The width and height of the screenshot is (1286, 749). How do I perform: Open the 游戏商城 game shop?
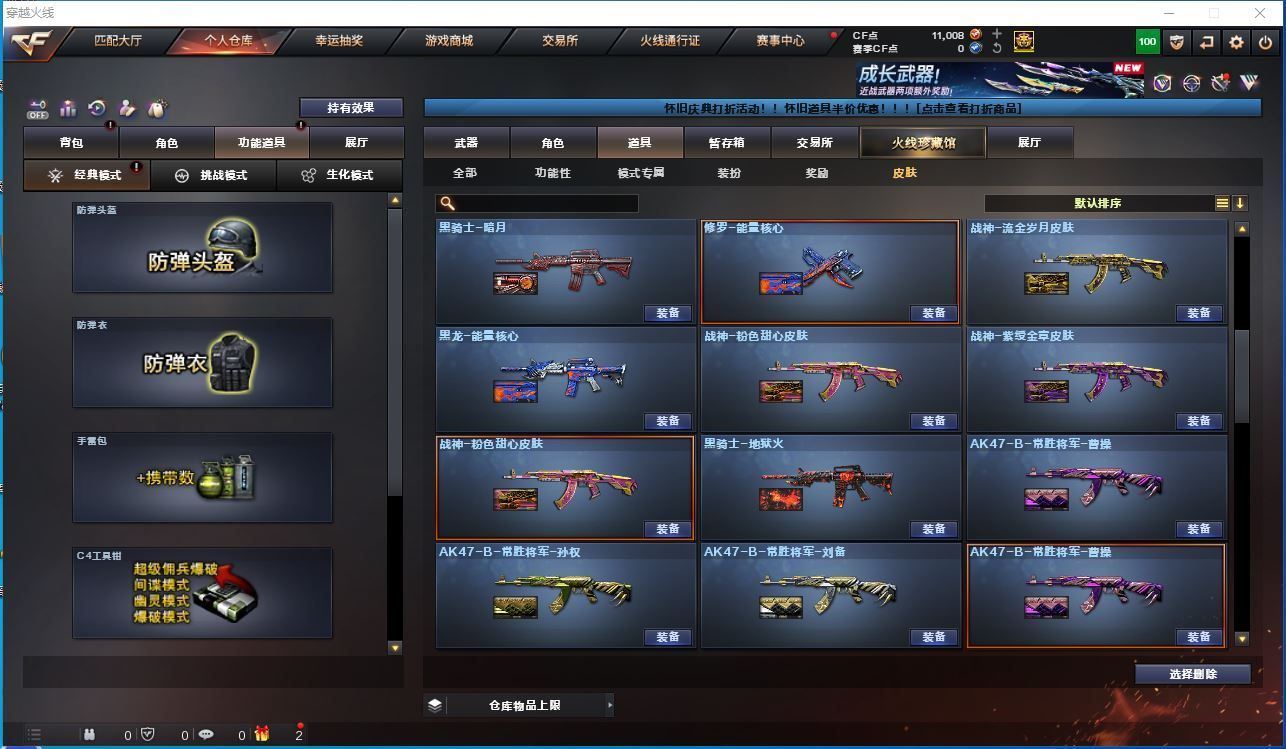click(x=449, y=41)
